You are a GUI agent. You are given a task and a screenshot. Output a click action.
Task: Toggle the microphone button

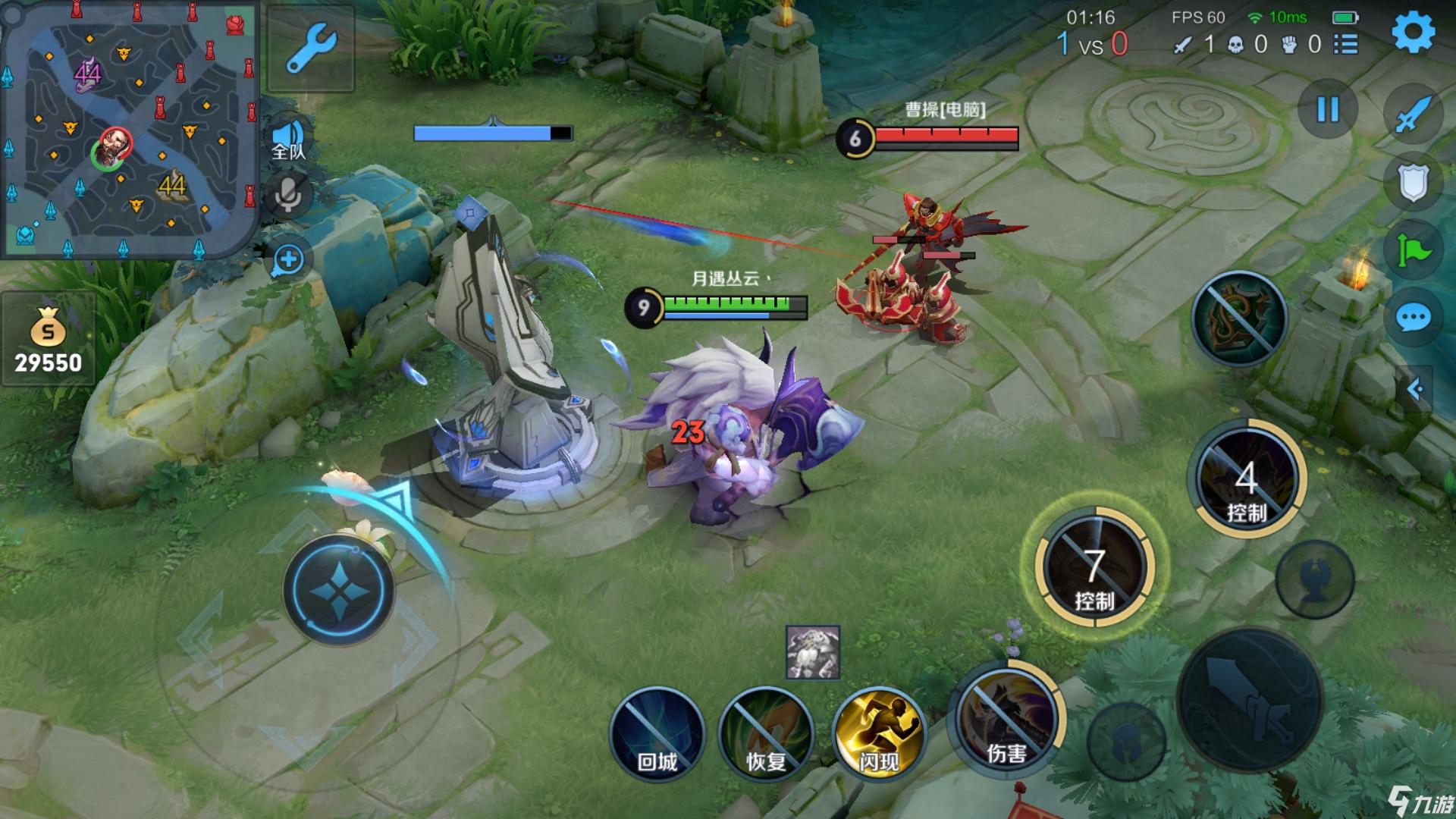288,196
